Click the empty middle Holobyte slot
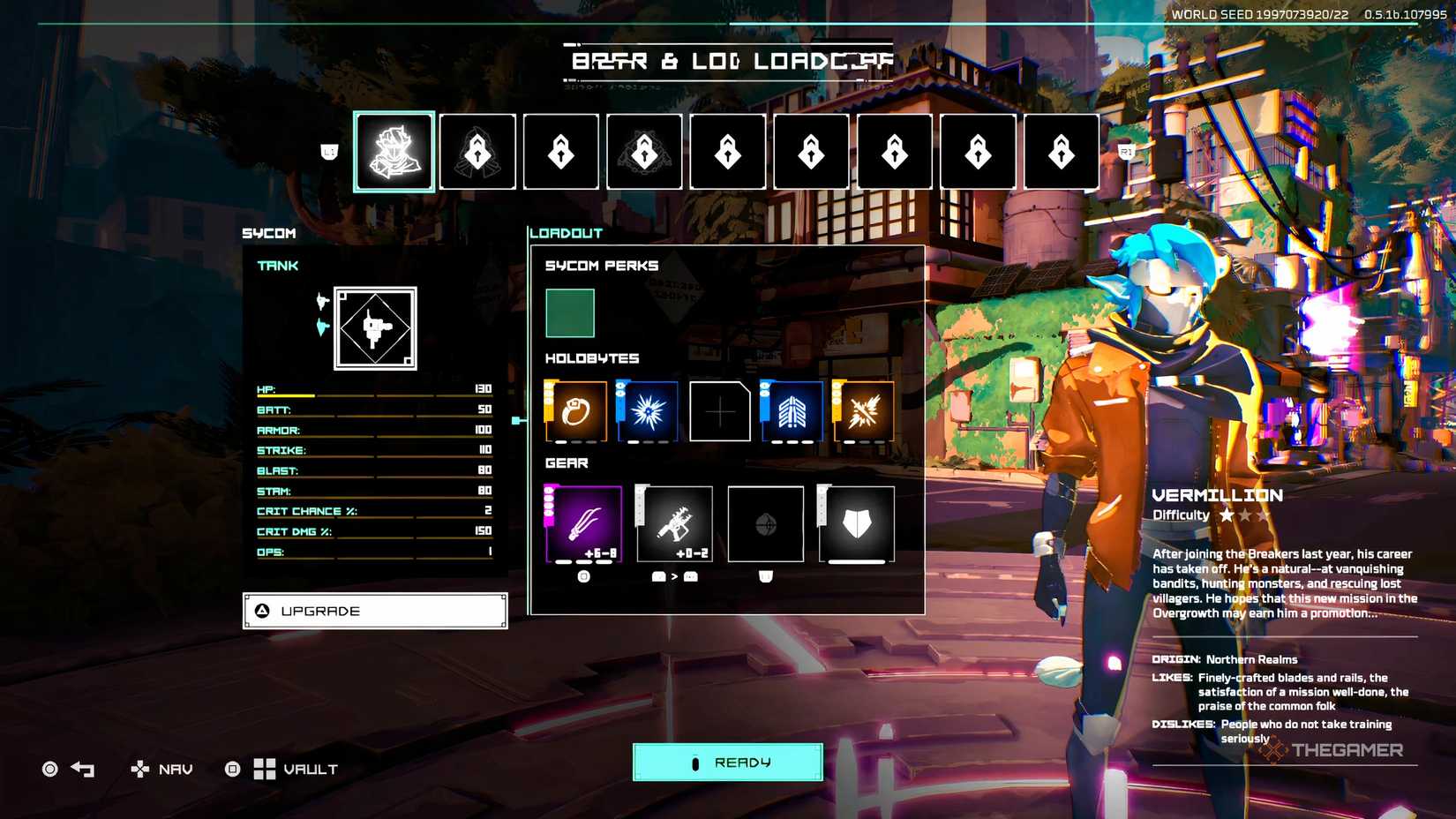 (x=720, y=411)
